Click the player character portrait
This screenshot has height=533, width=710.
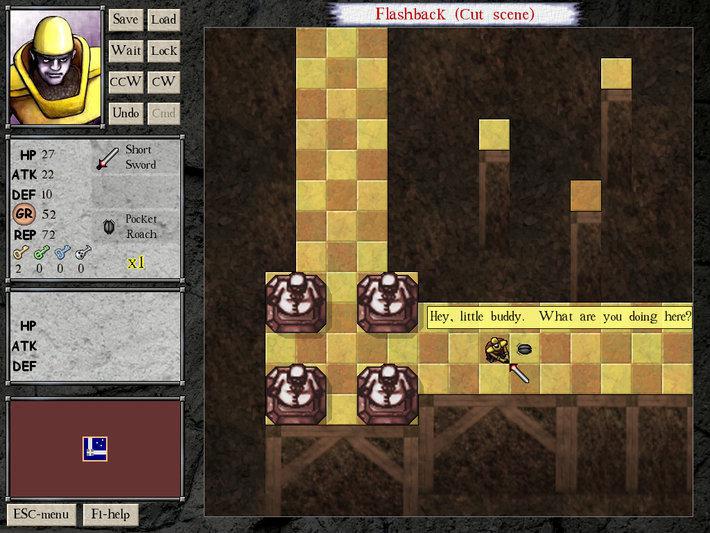coord(53,66)
